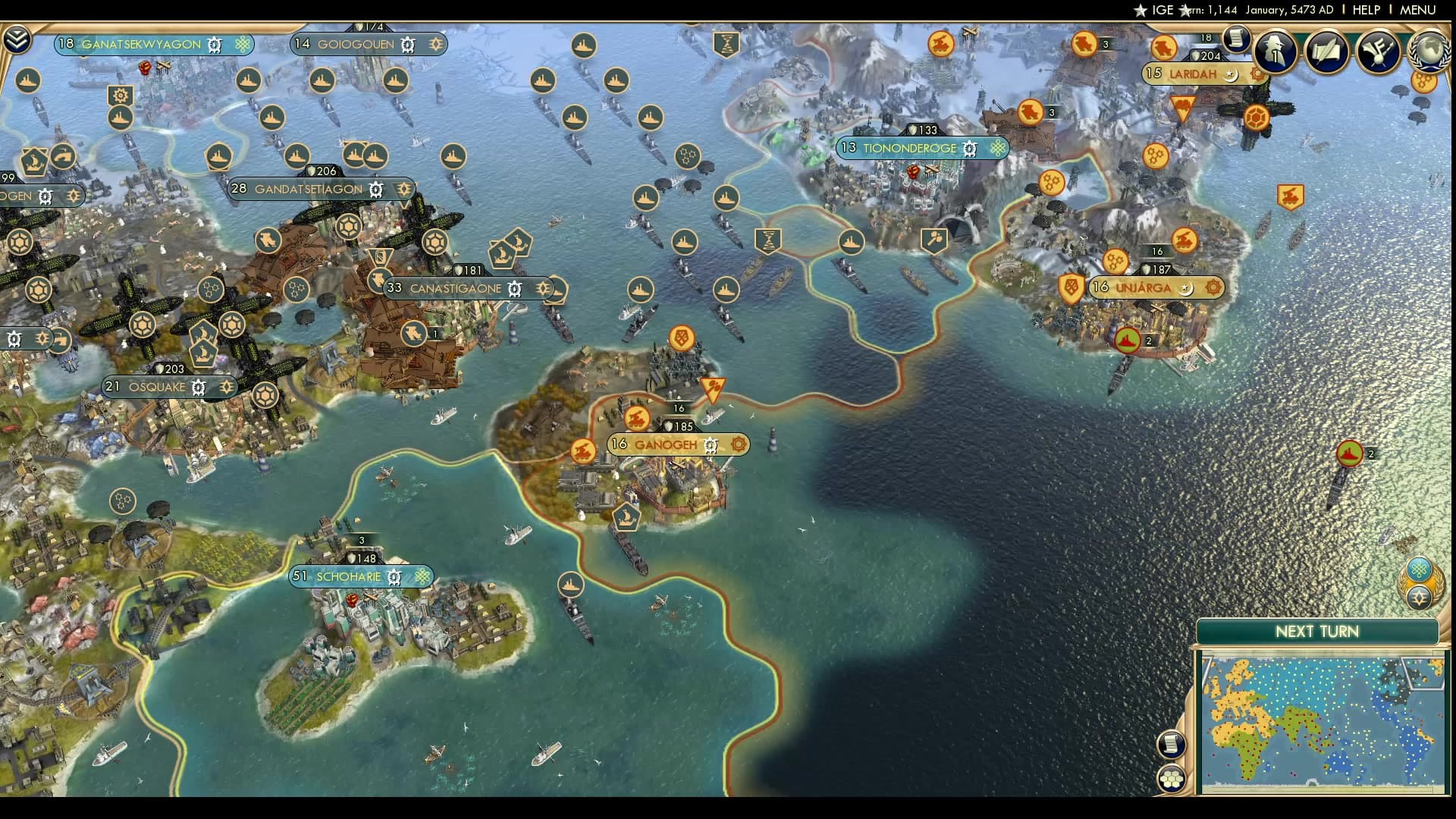Toggle the faith icon on Osquake's banner
This screenshot has height=819, width=1456.
coord(225,387)
